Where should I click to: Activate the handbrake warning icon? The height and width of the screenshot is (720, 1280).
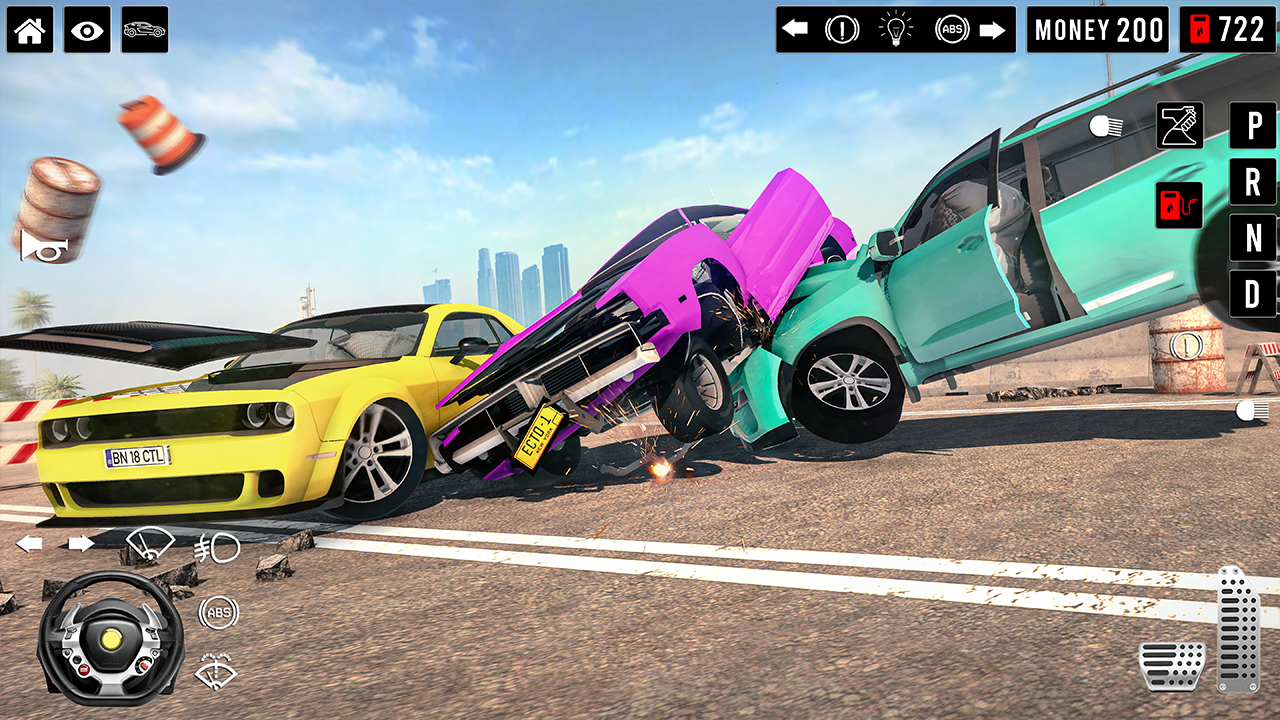point(843,30)
